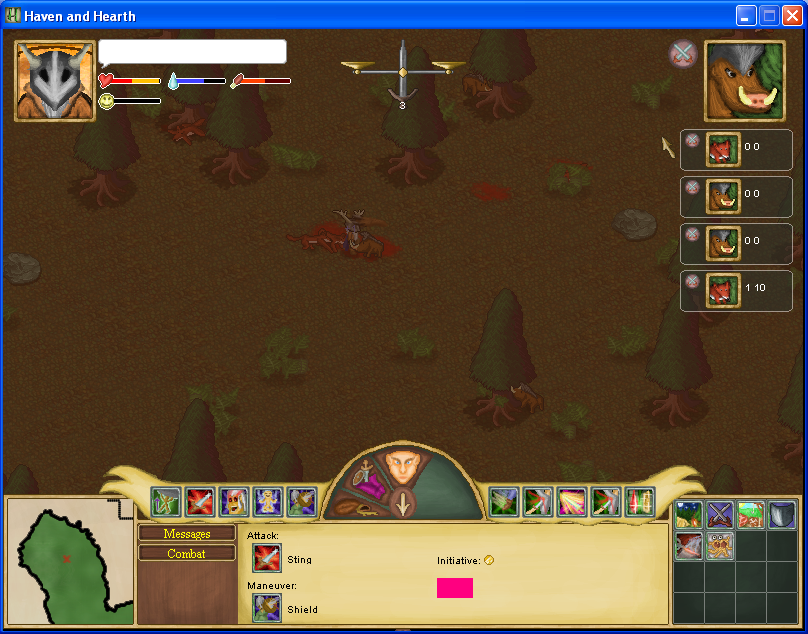
Task: Open the crossed swords menu grid icon
Action: point(720,515)
